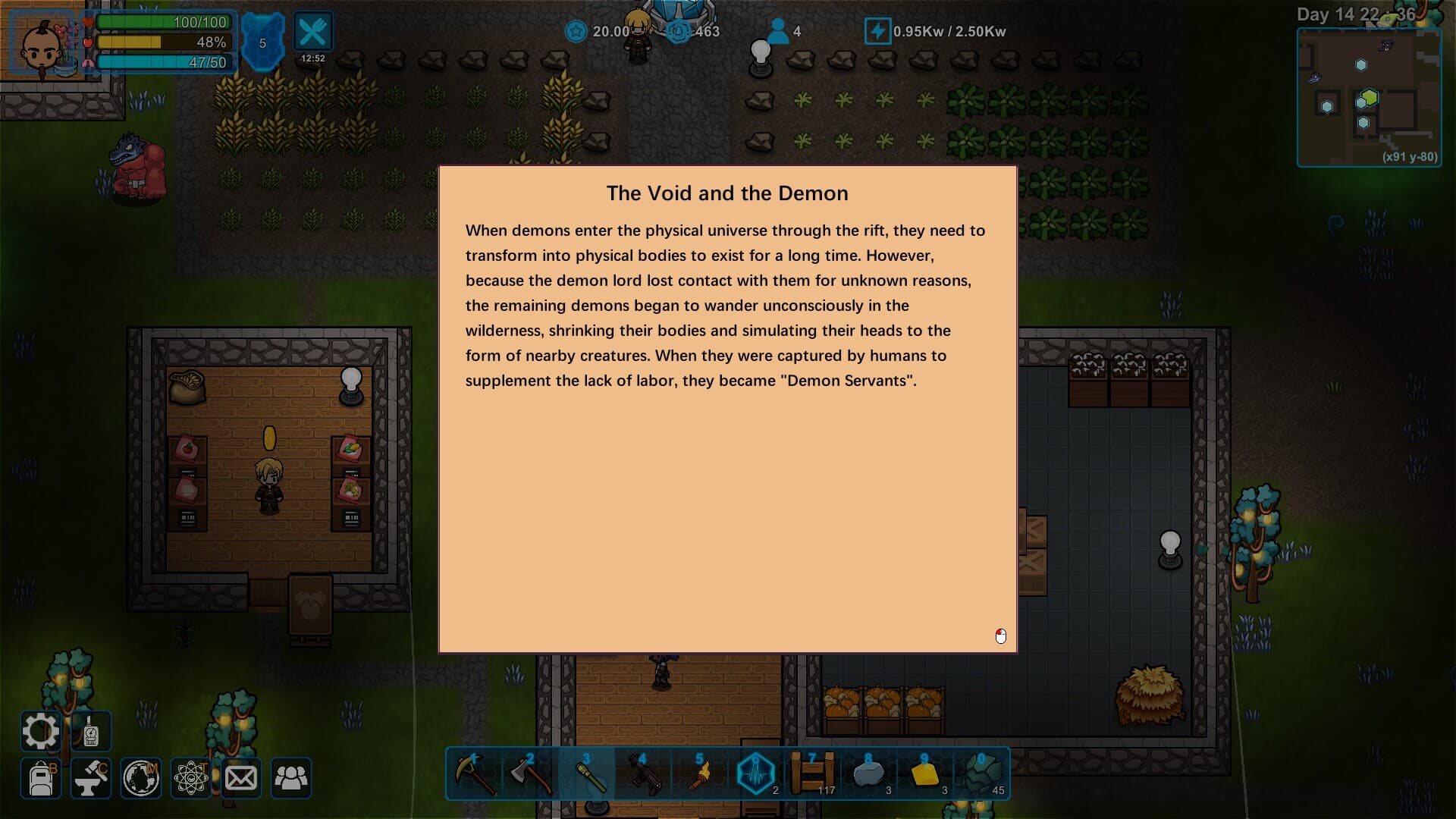1456x819 pixels.
Task: Click the handheld scanner device icon
Action: 91,731
